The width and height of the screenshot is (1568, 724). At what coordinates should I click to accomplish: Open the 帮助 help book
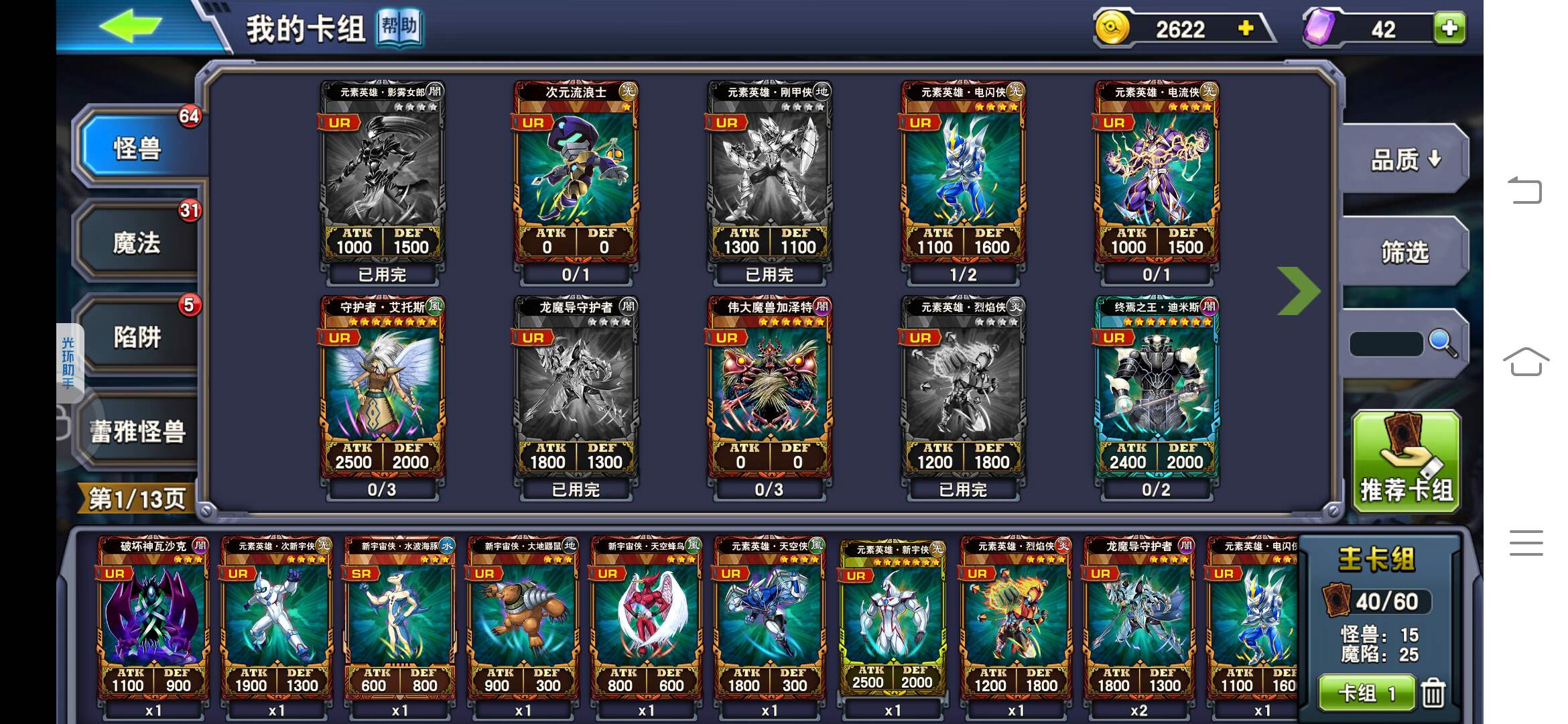coord(399,28)
